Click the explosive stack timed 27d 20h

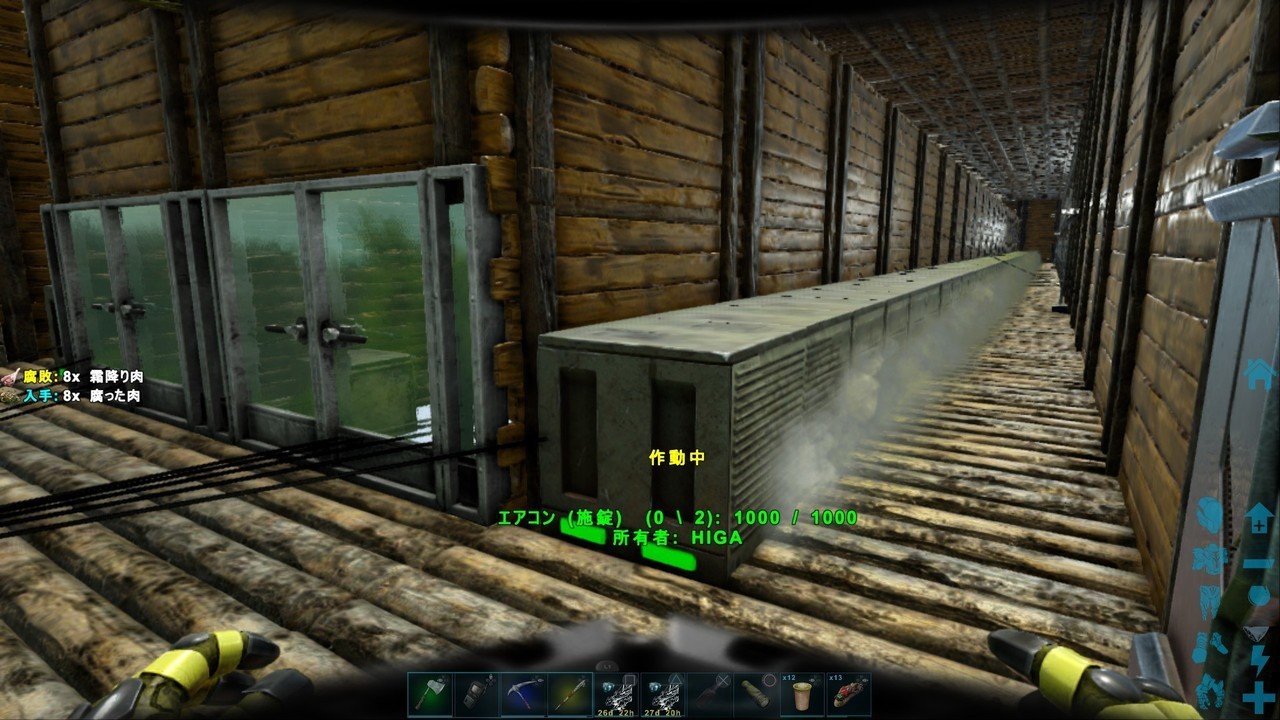tap(663, 690)
